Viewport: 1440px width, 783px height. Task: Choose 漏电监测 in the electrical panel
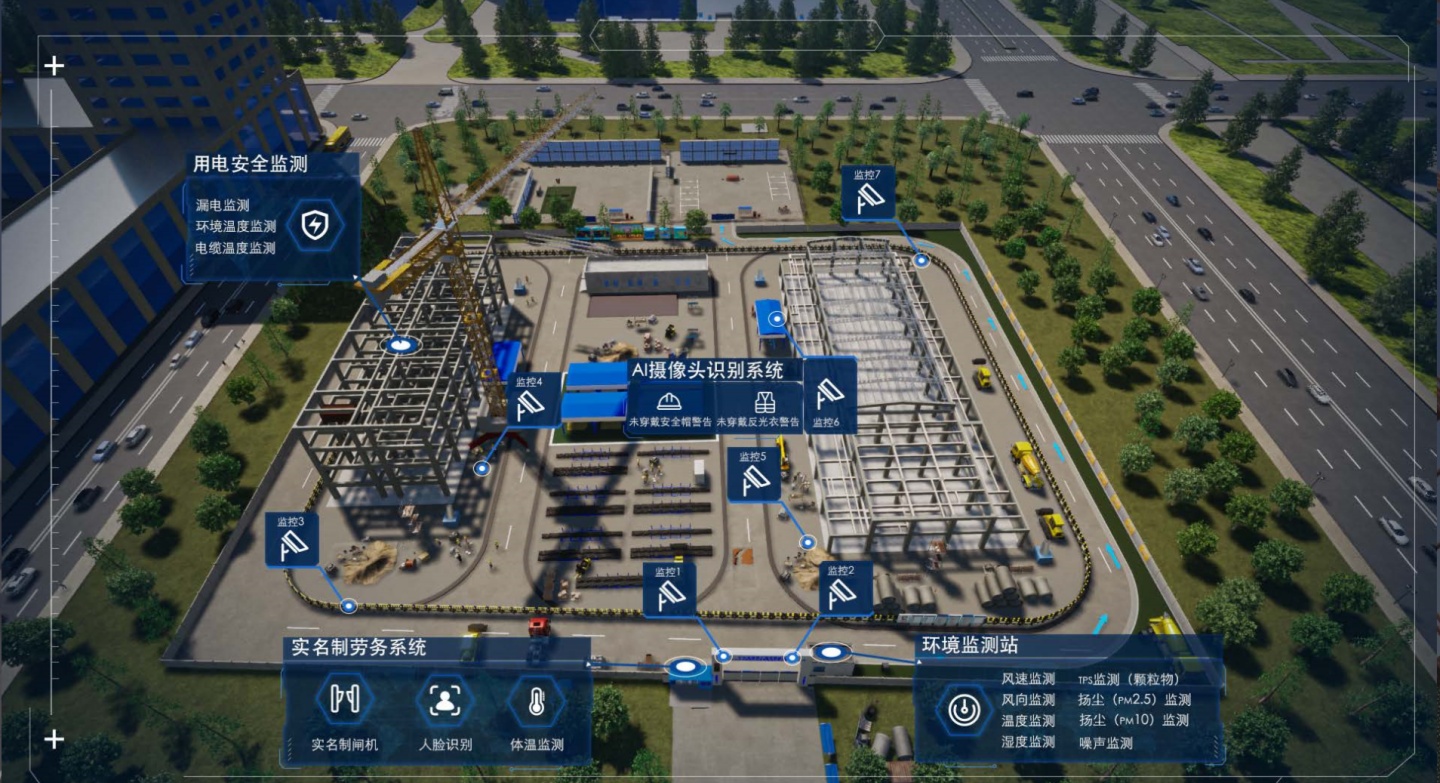[x=223, y=205]
